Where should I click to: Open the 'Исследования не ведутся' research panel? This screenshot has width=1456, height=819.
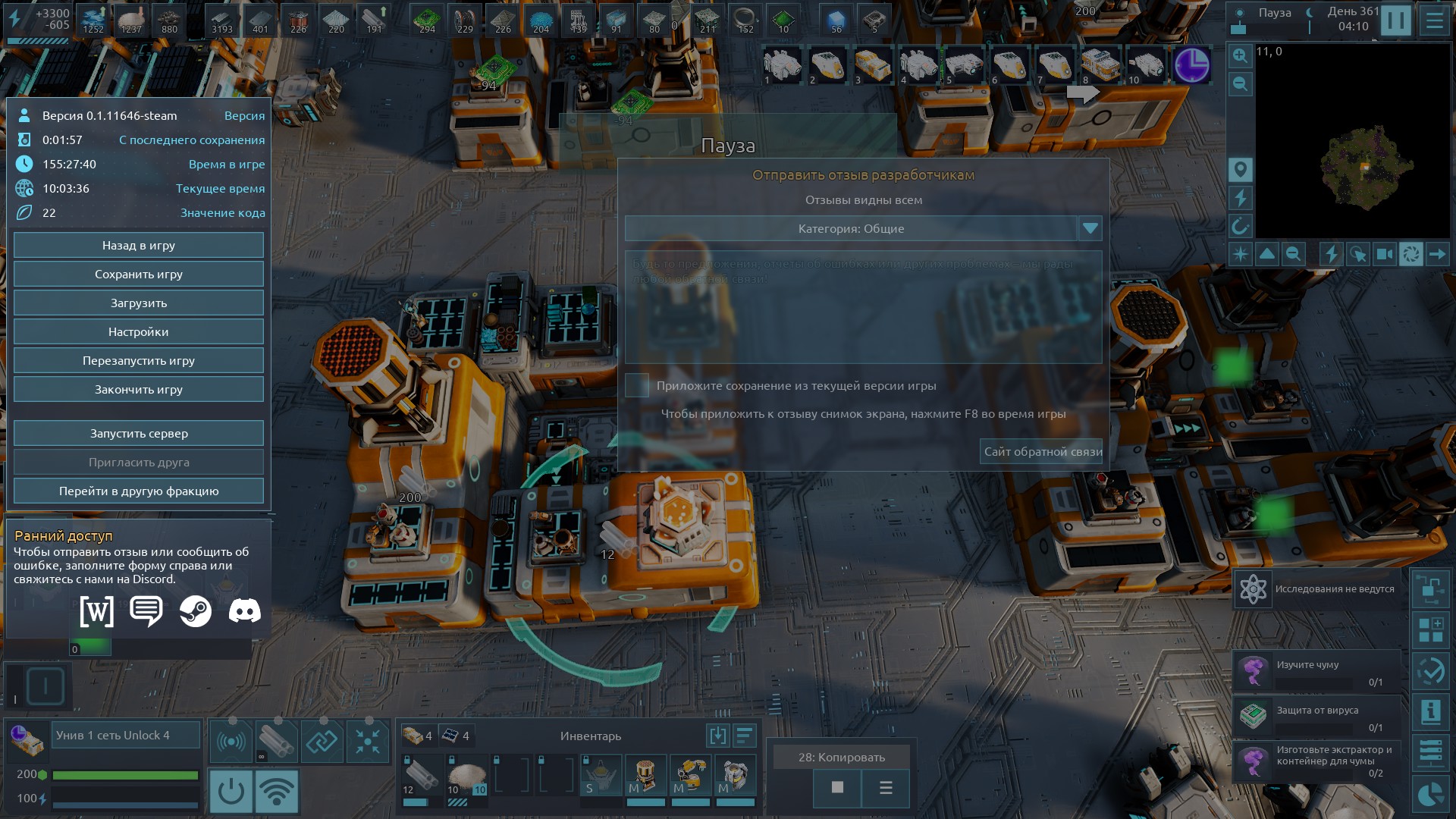pyautogui.click(x=1318, y=589)
